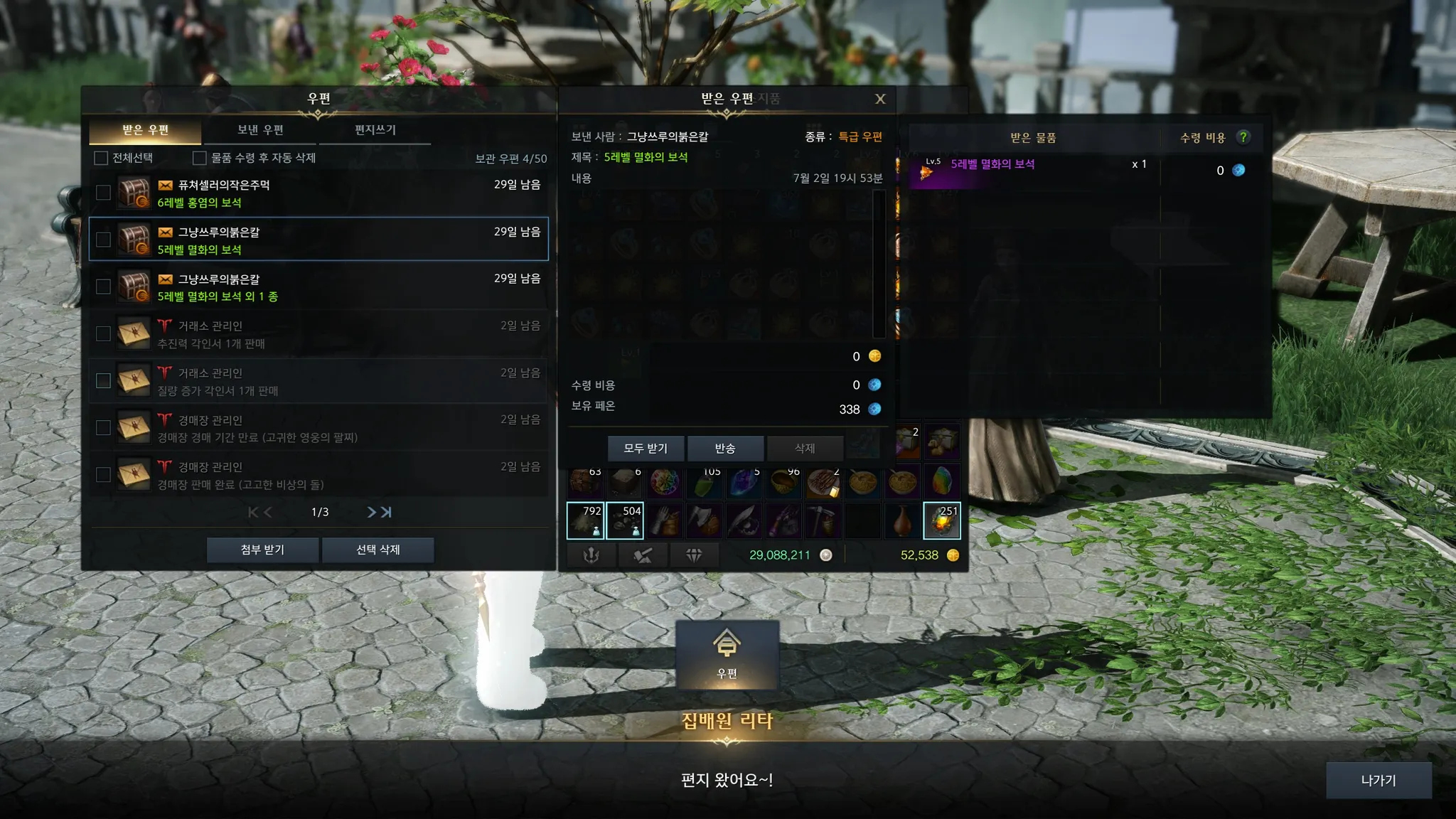
Task: Open the 편지쓰기 tab
Action: pos(375,130)
